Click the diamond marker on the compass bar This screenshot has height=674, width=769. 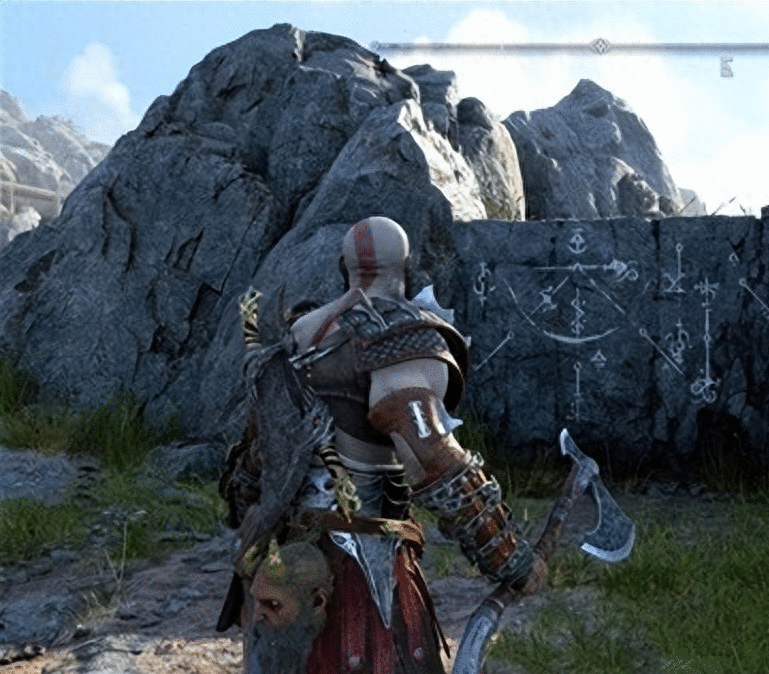click(x=599, y=45)
